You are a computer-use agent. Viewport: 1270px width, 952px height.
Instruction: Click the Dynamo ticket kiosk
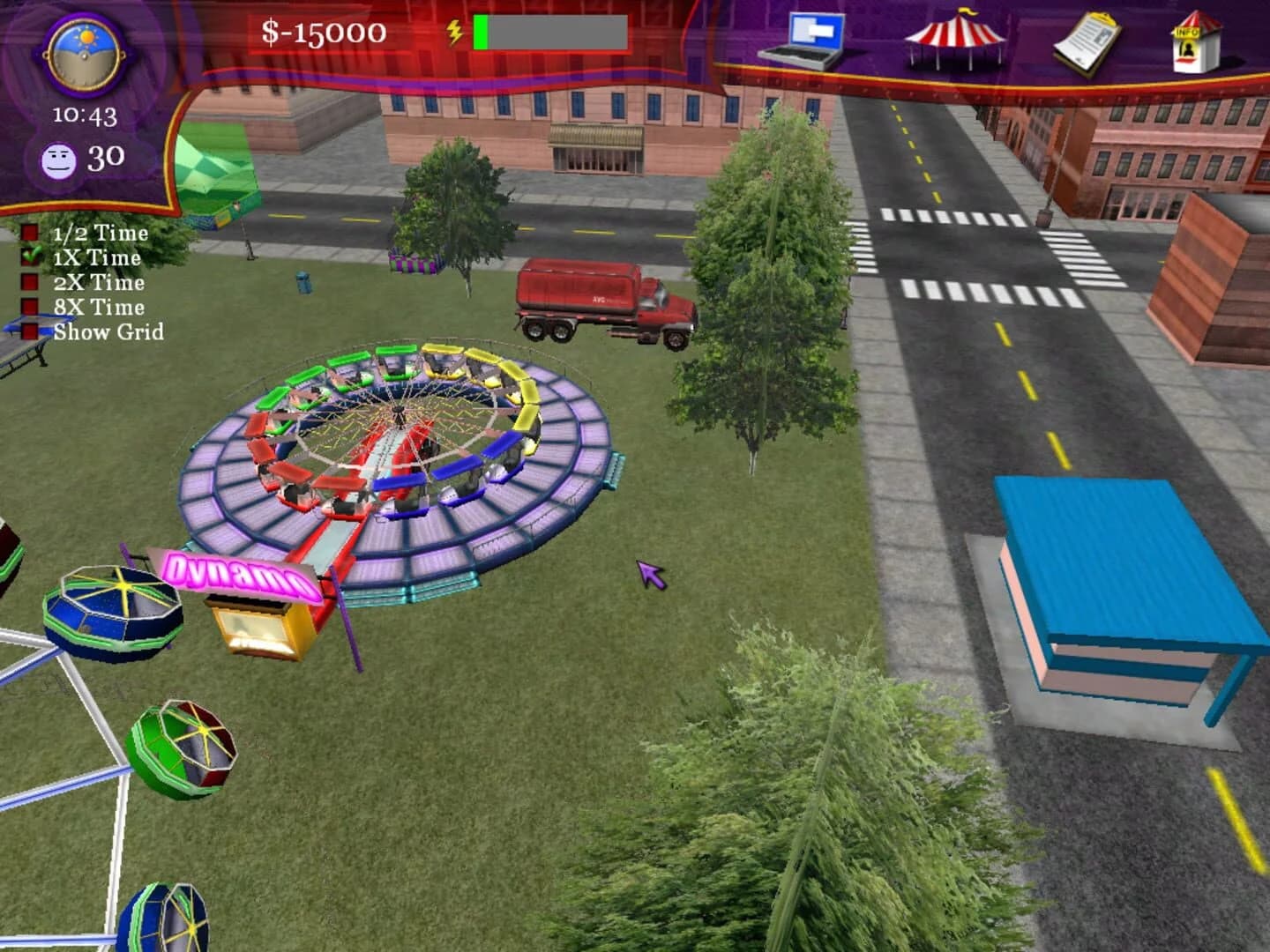click(258, 626)
